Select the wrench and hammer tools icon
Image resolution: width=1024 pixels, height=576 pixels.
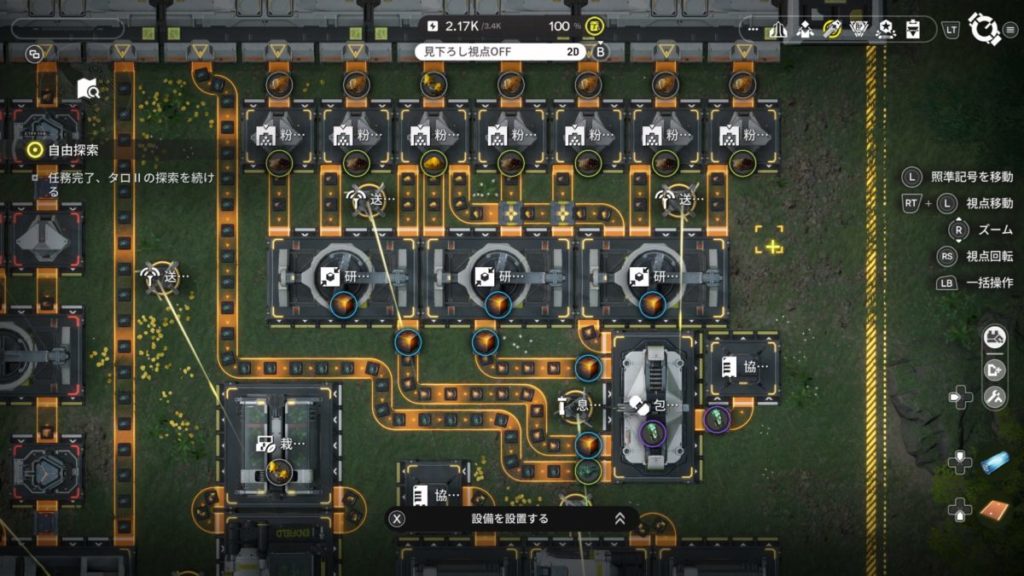click(994, 398)
